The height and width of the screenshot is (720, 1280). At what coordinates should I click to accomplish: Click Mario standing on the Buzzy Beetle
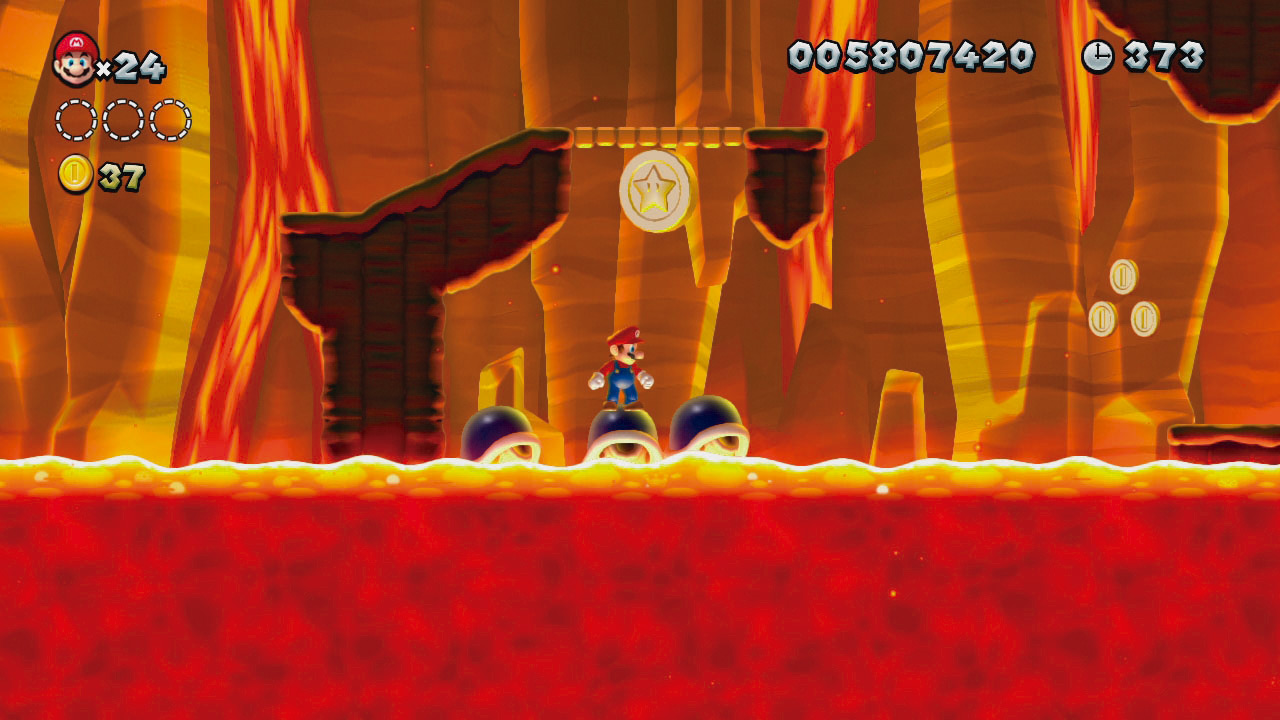point(624,375)
